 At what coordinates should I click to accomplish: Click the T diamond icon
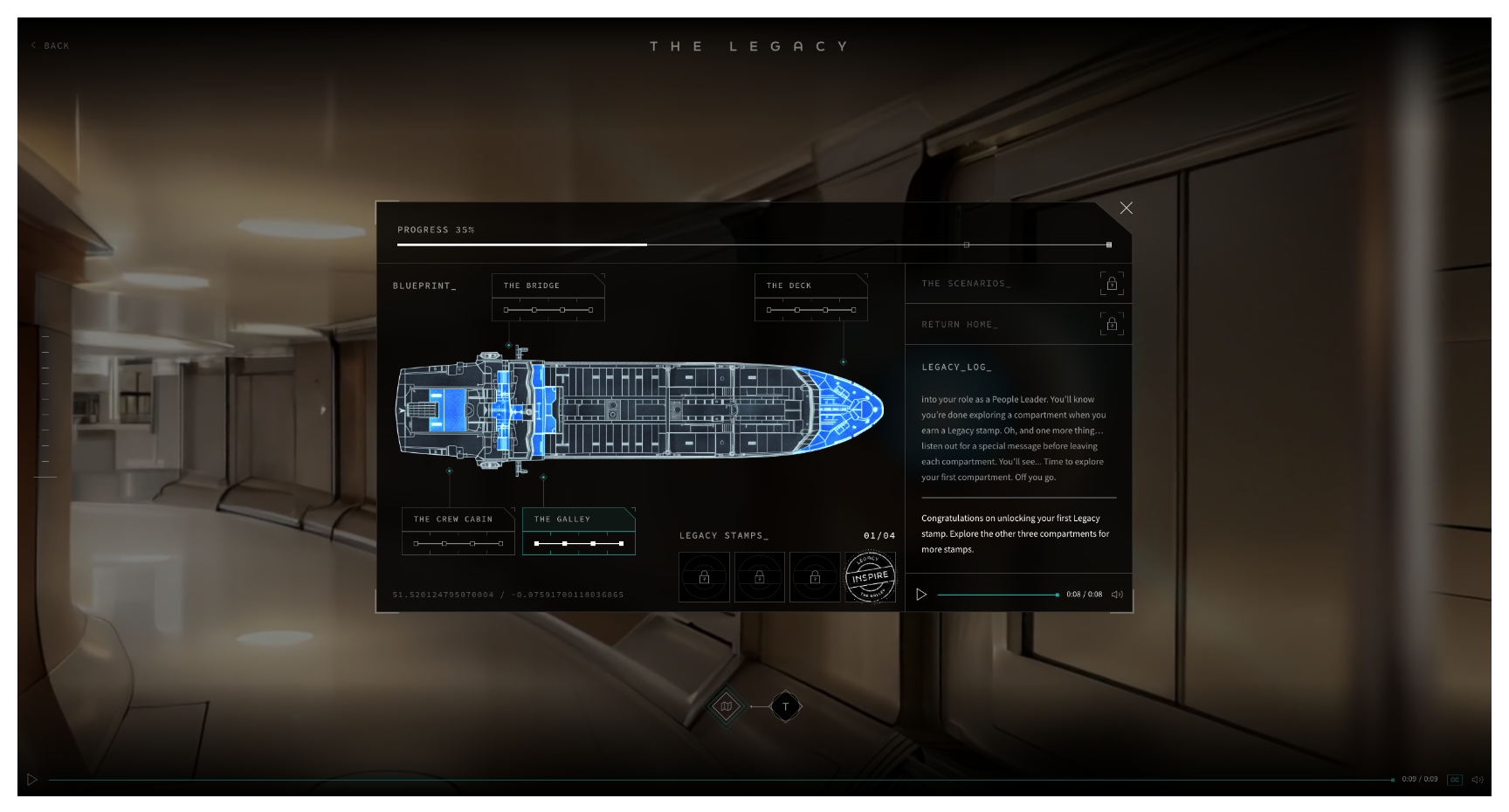(785, 706)
